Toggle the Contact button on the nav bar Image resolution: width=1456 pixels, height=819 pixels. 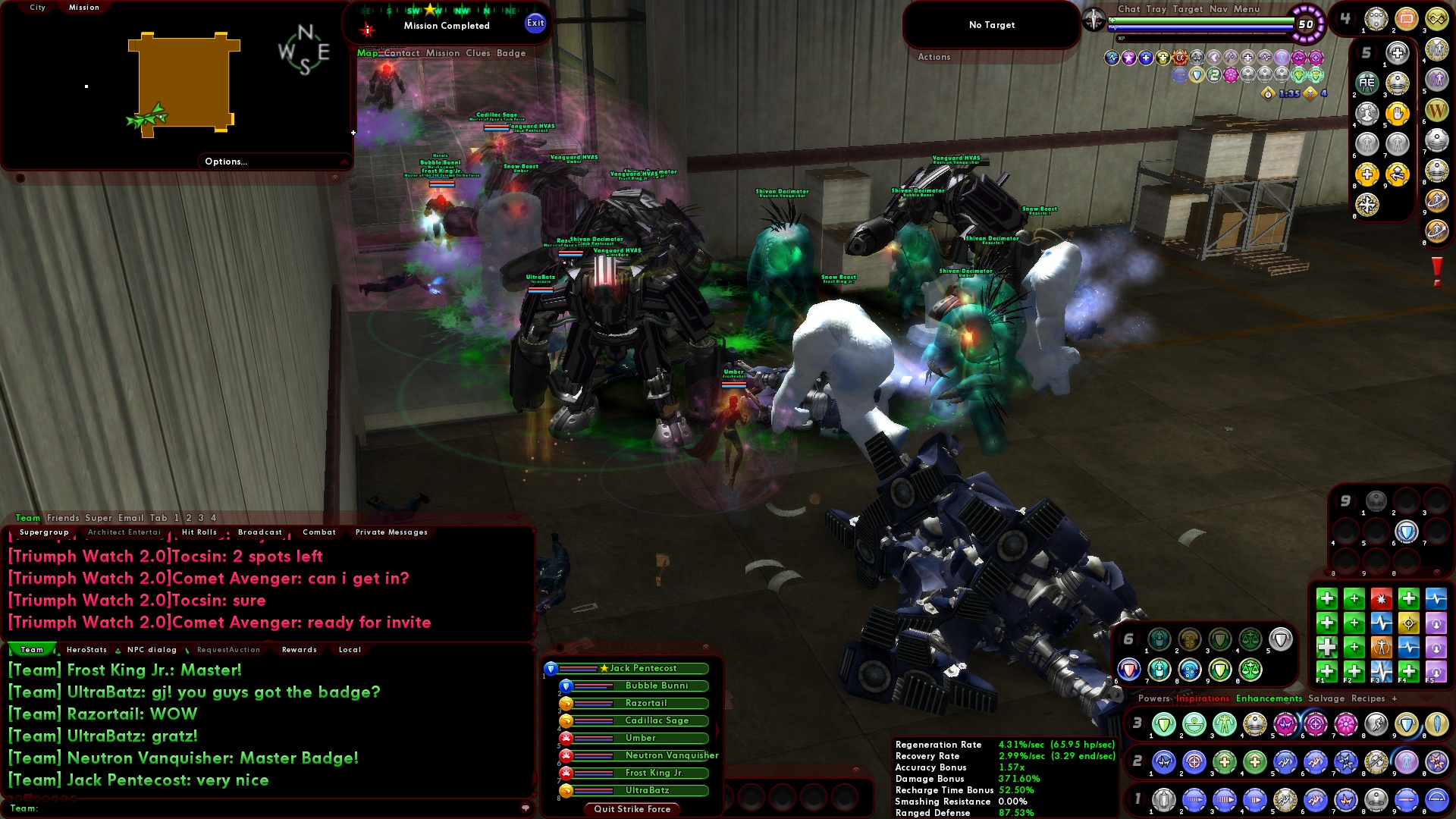pos(403,53)
